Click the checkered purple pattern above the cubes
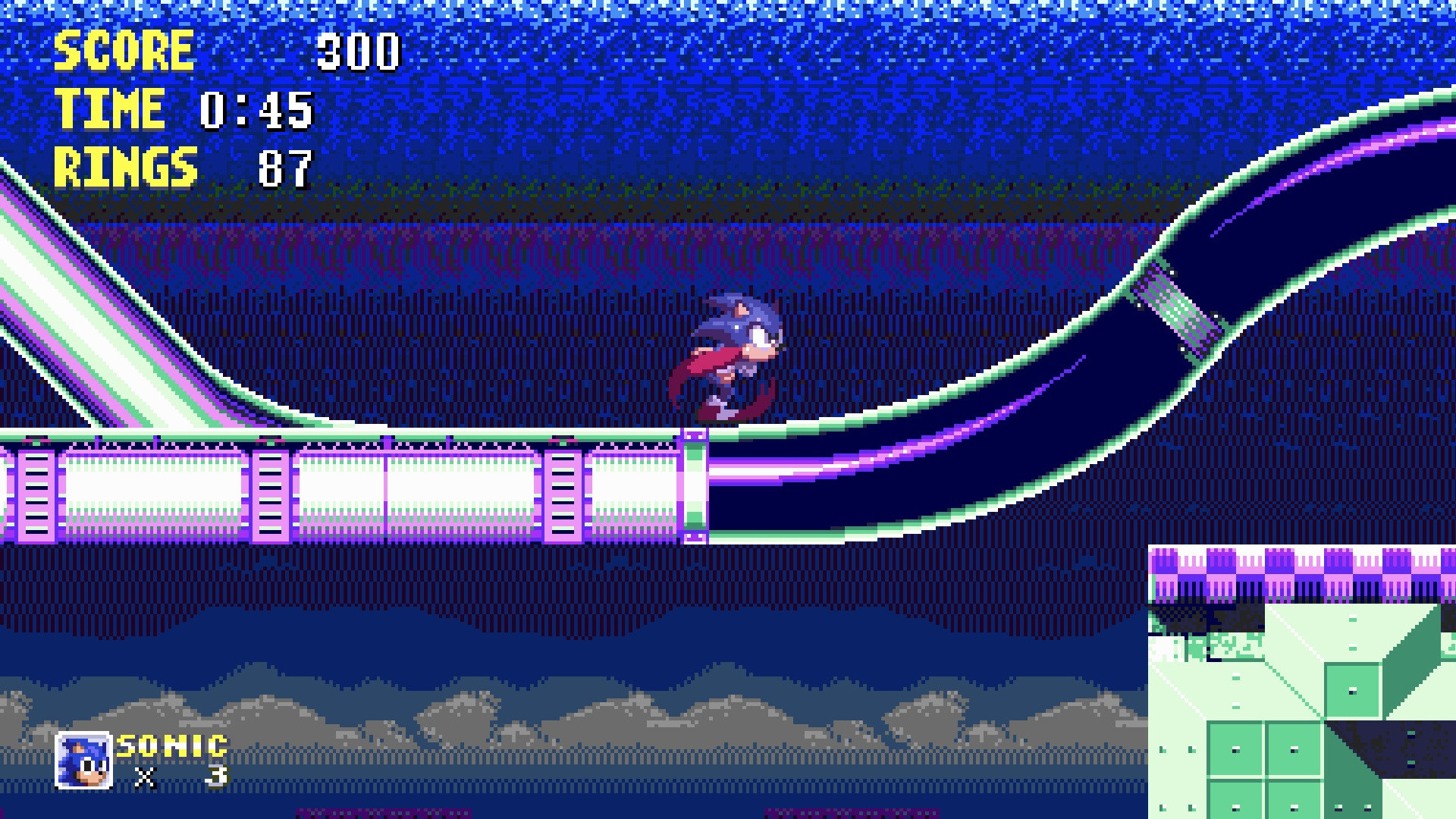This screenshot has height=819, width=1456. point(1304,573)
